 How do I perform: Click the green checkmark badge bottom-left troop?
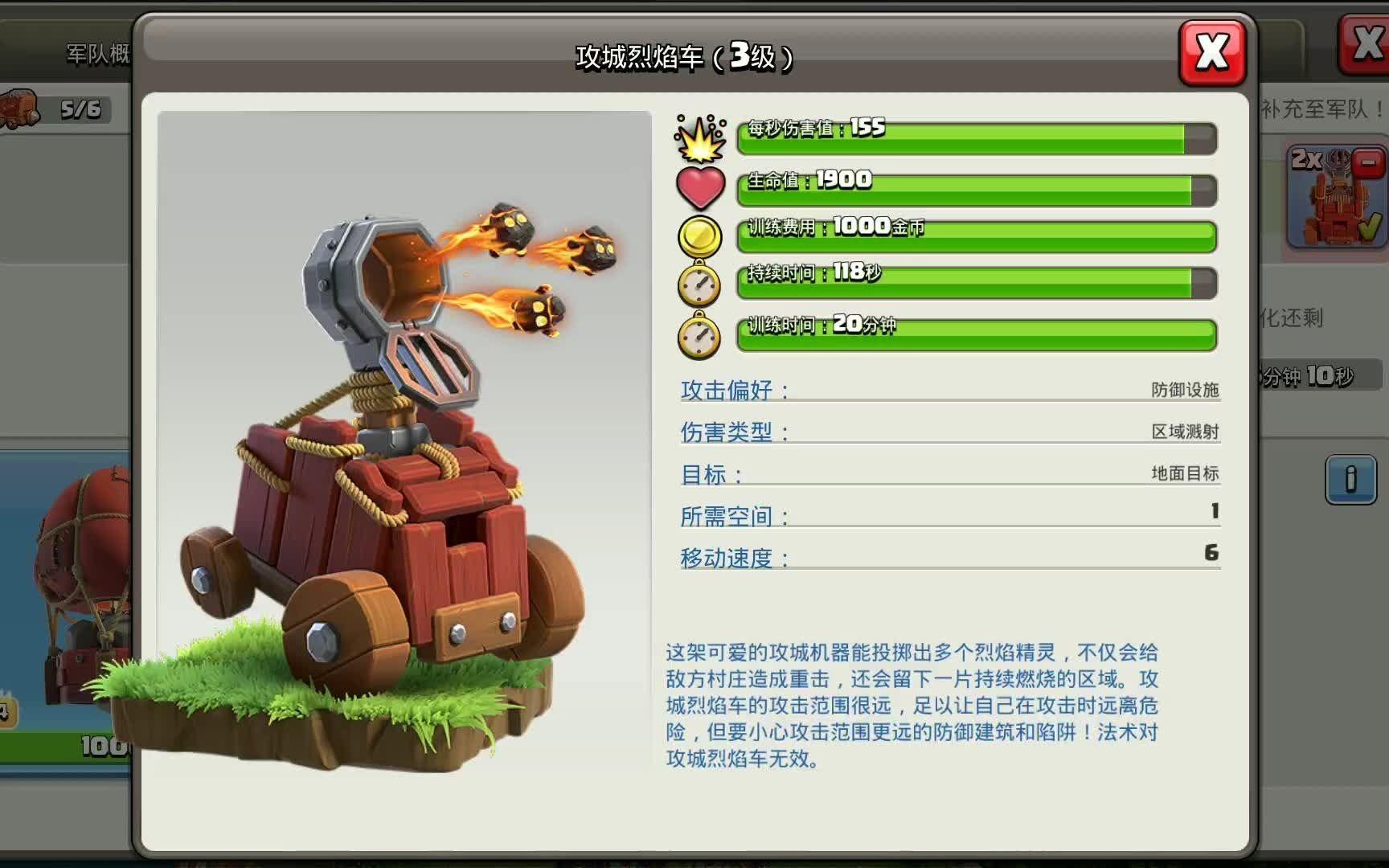[x=6, y=706]
